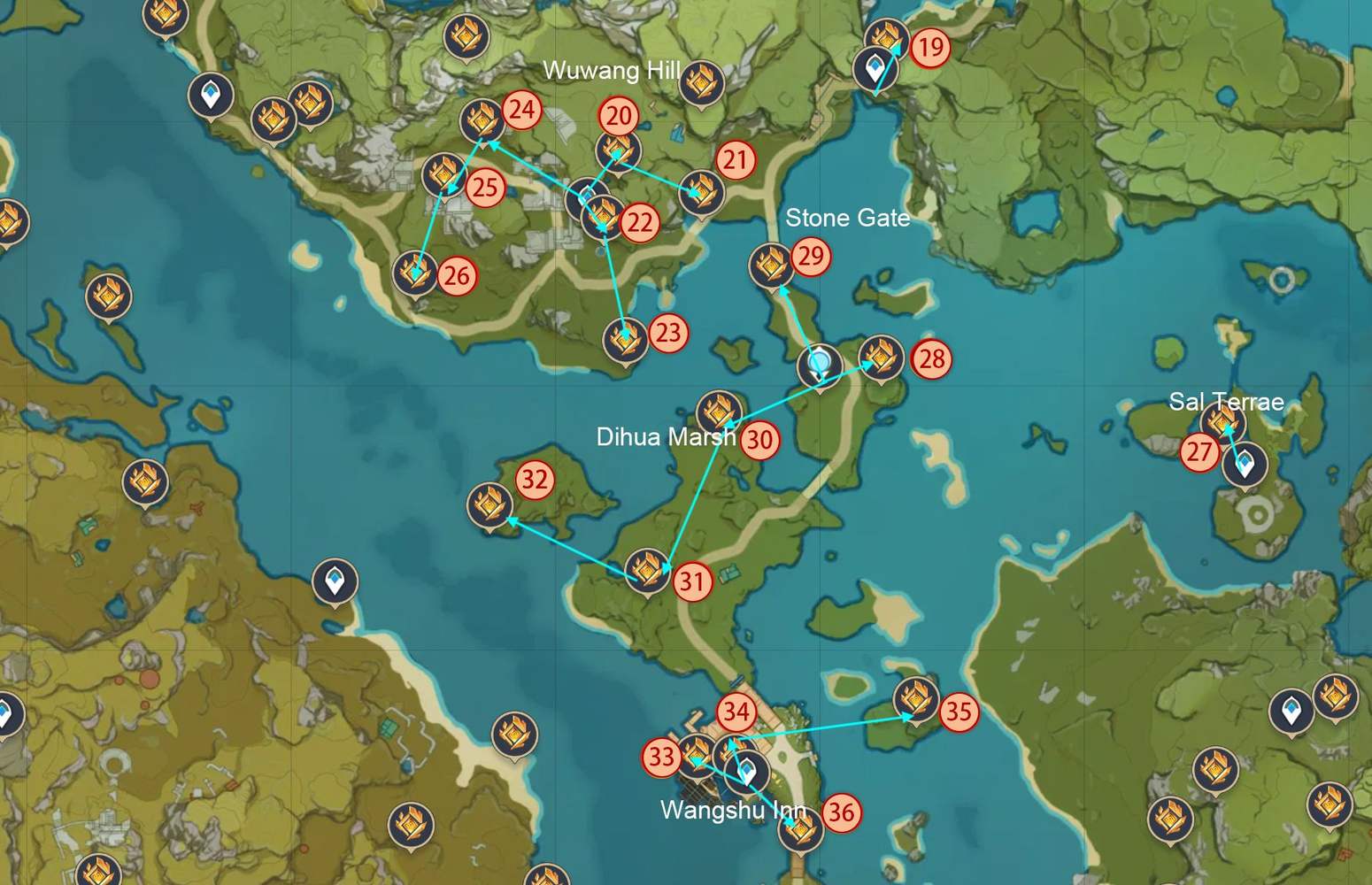Click the number 26 route badge
The height and width of the screenshot is (885, 1372).
[x=456, y=275]
